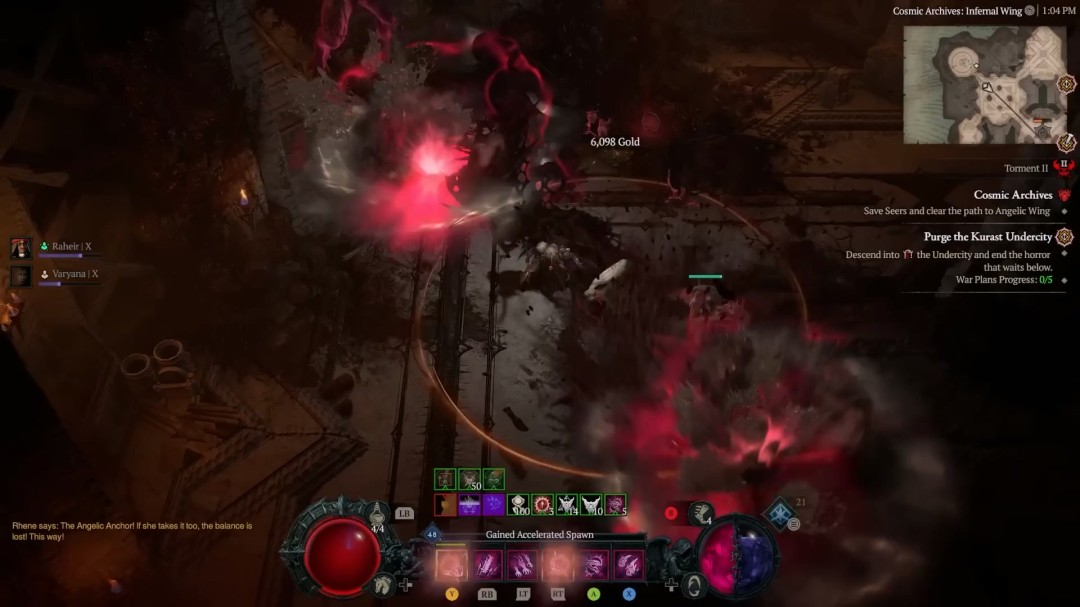The width and height of the screenshot is (1080, 607).
Task: Select mercenary Raheir's portrait
Action: [x=21, y=248]
